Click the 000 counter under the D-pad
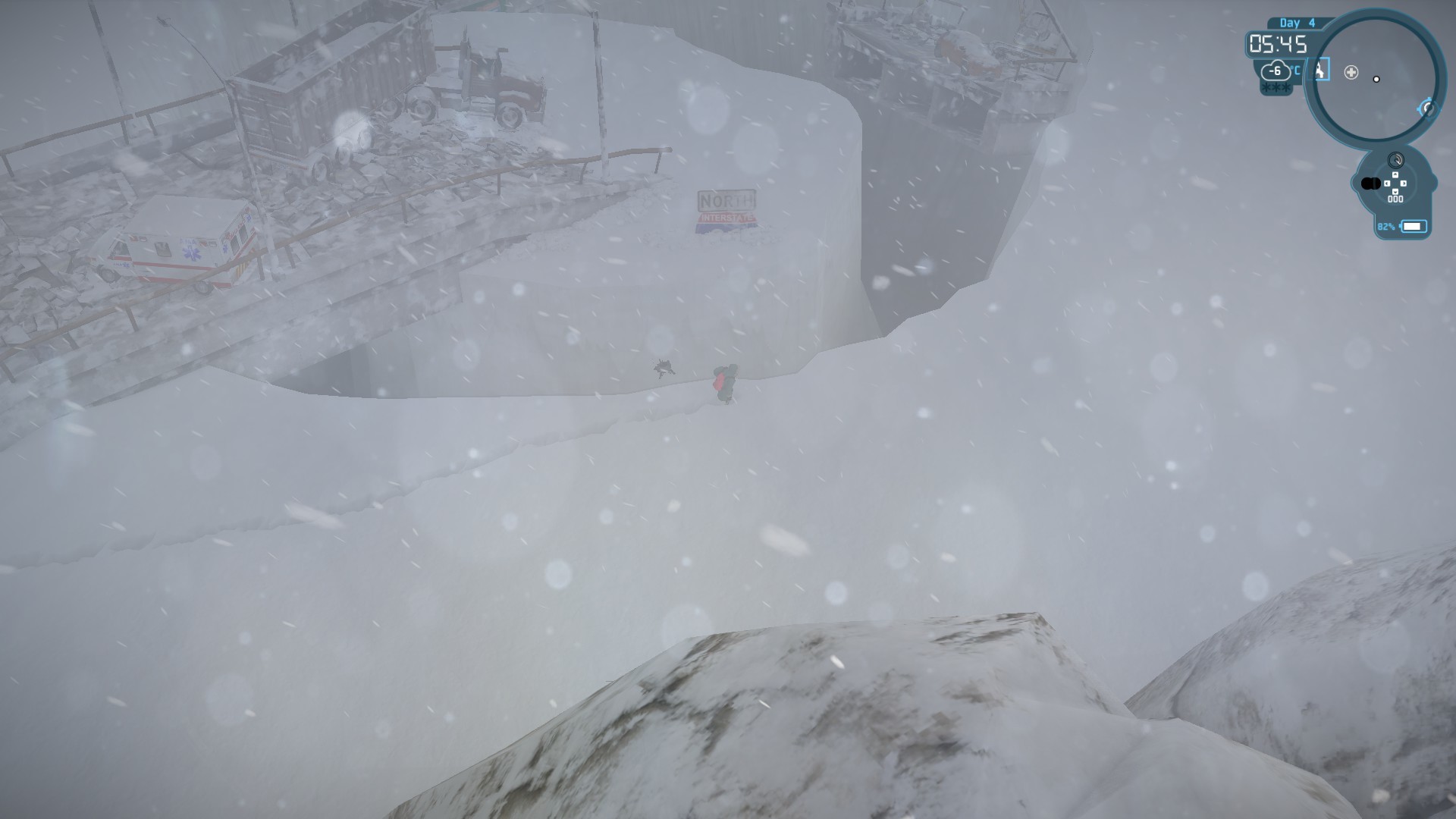Screen dimensions: 1456x819 [x=1395, y=199]
